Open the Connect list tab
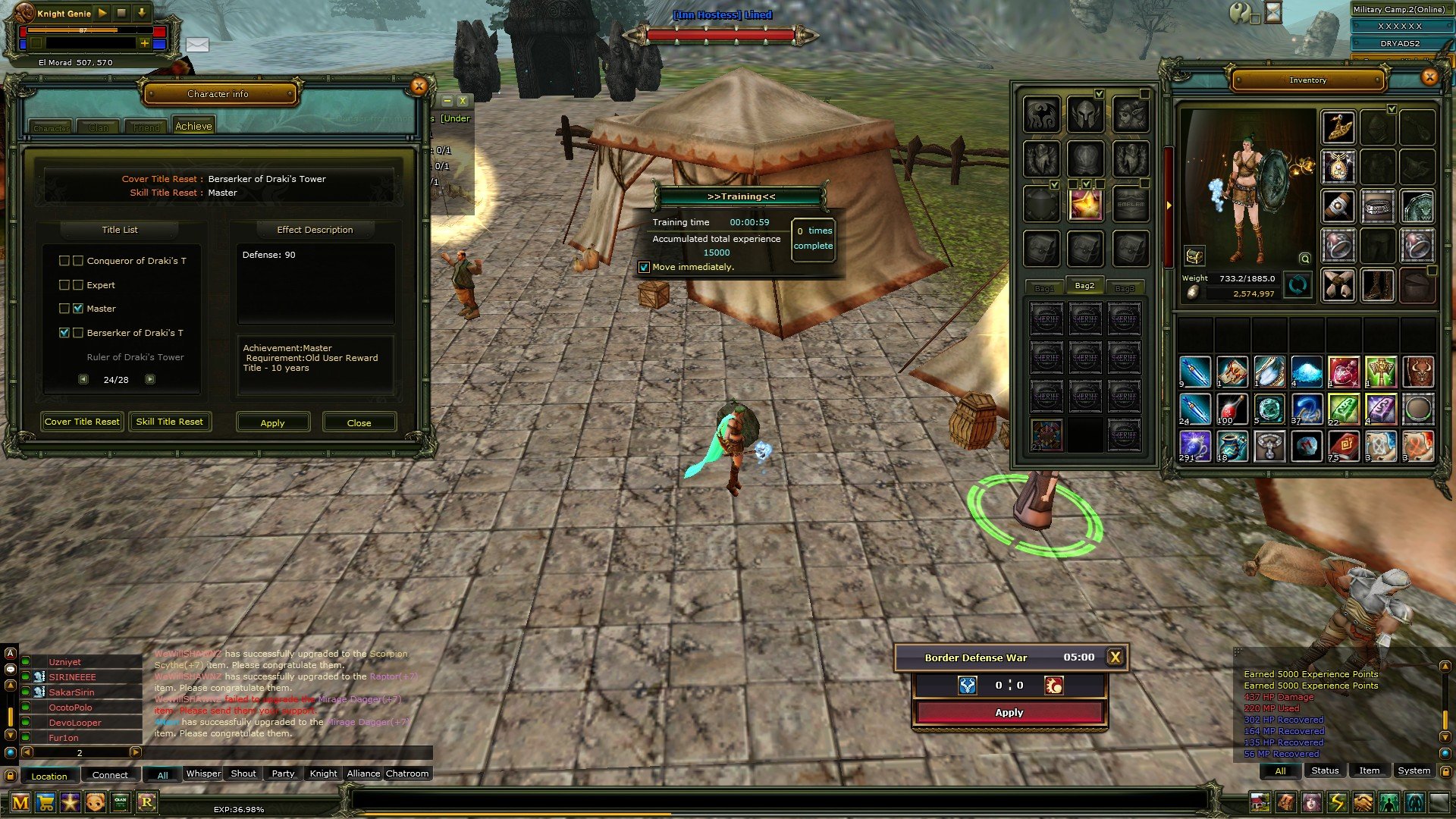The height and width of the screenshot is (819, 1456). click(x=110, y=775)
